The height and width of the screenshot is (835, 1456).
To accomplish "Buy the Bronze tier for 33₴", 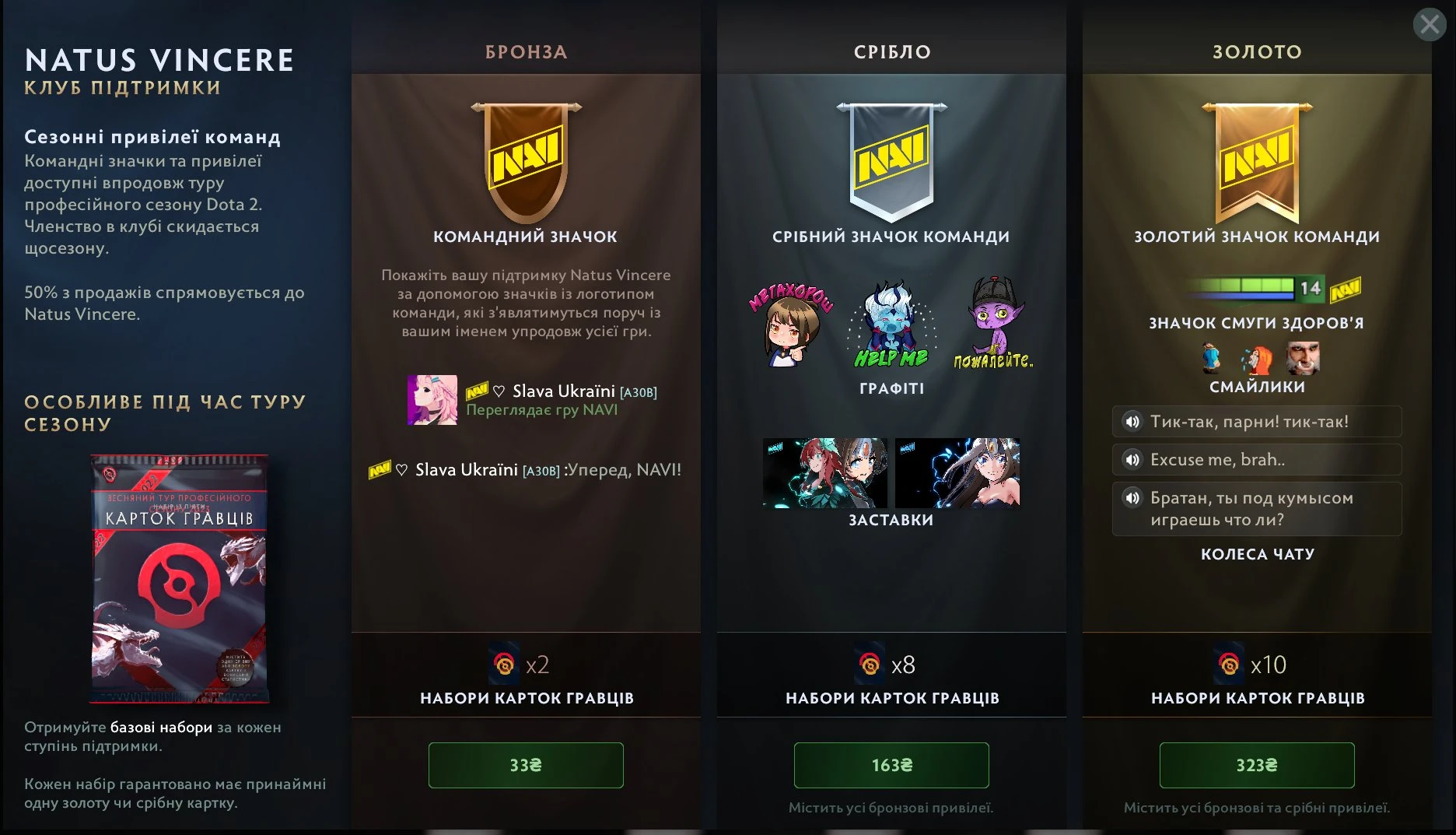I will (526, 766).
